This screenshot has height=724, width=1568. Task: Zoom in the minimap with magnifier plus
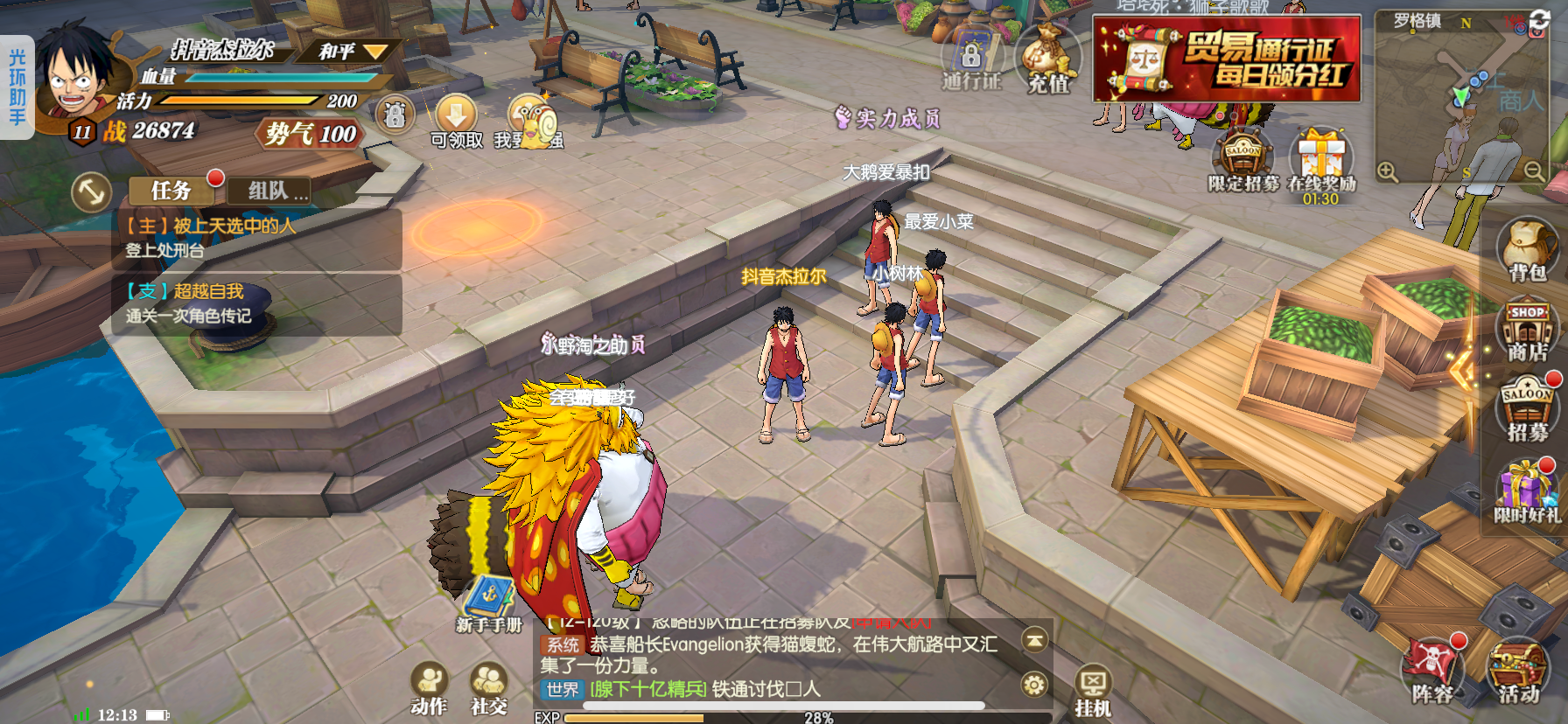(1388, 171)
